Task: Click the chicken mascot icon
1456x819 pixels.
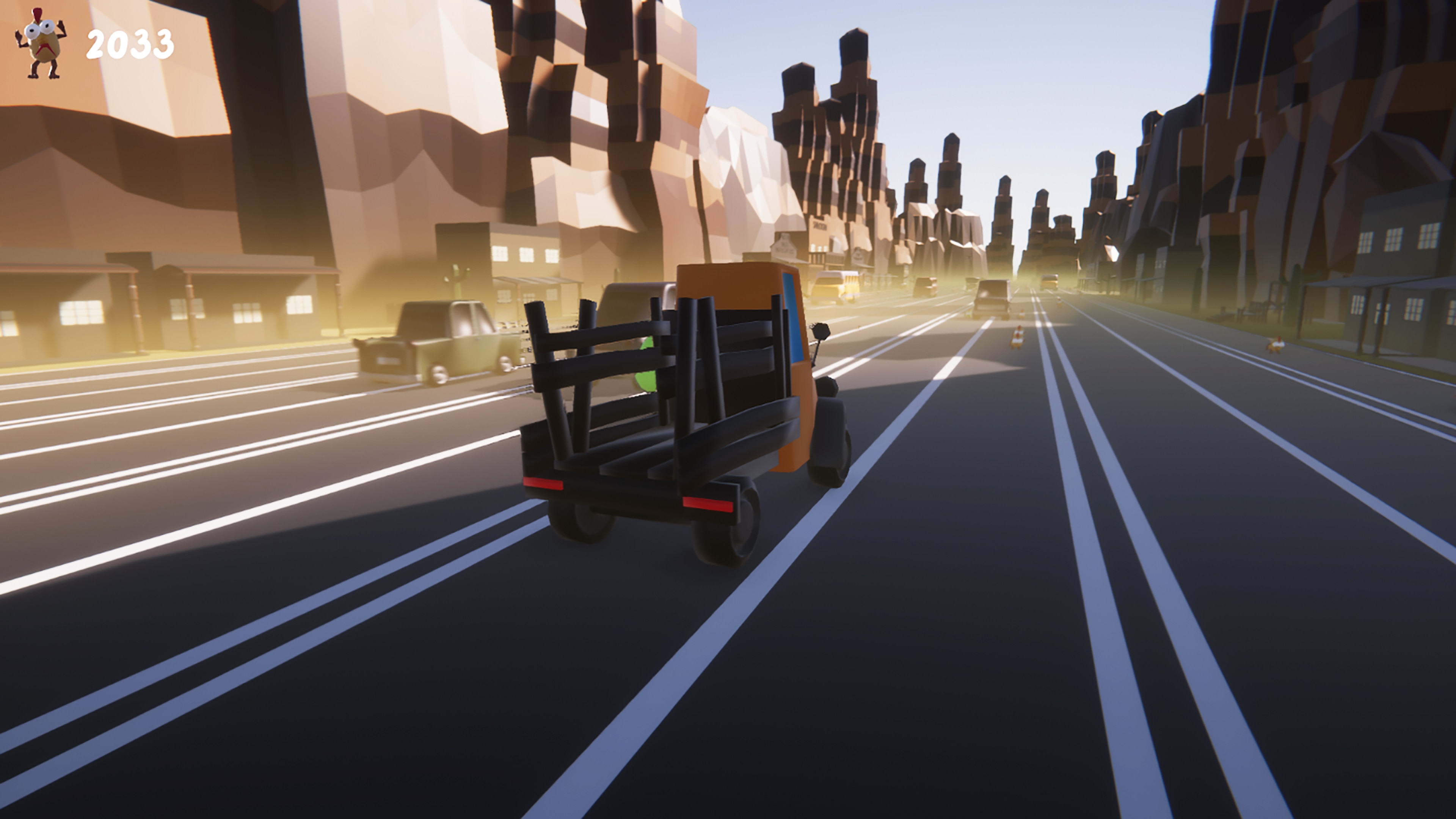Action: click(41, 44)
